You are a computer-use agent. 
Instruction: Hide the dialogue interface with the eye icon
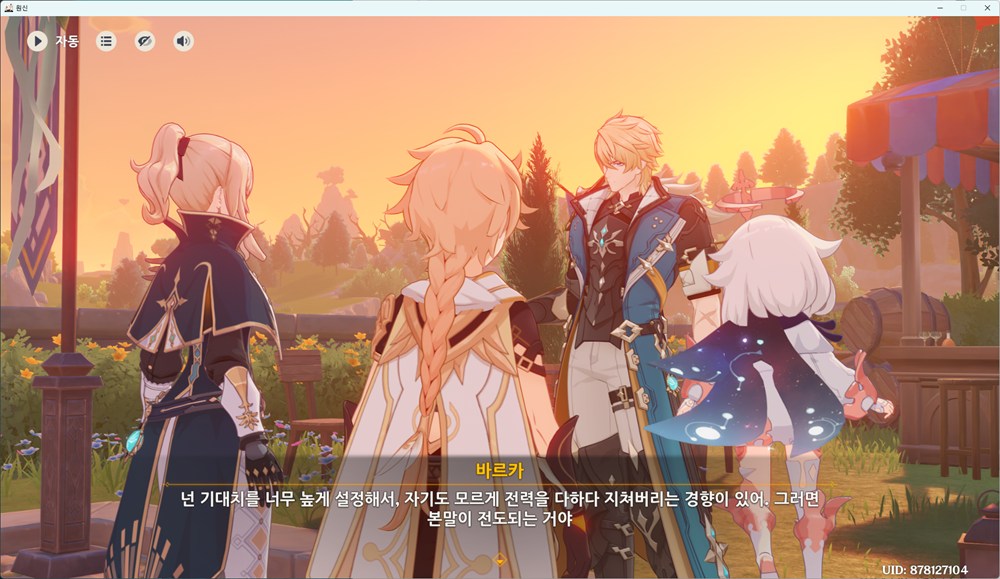[145, 41]
